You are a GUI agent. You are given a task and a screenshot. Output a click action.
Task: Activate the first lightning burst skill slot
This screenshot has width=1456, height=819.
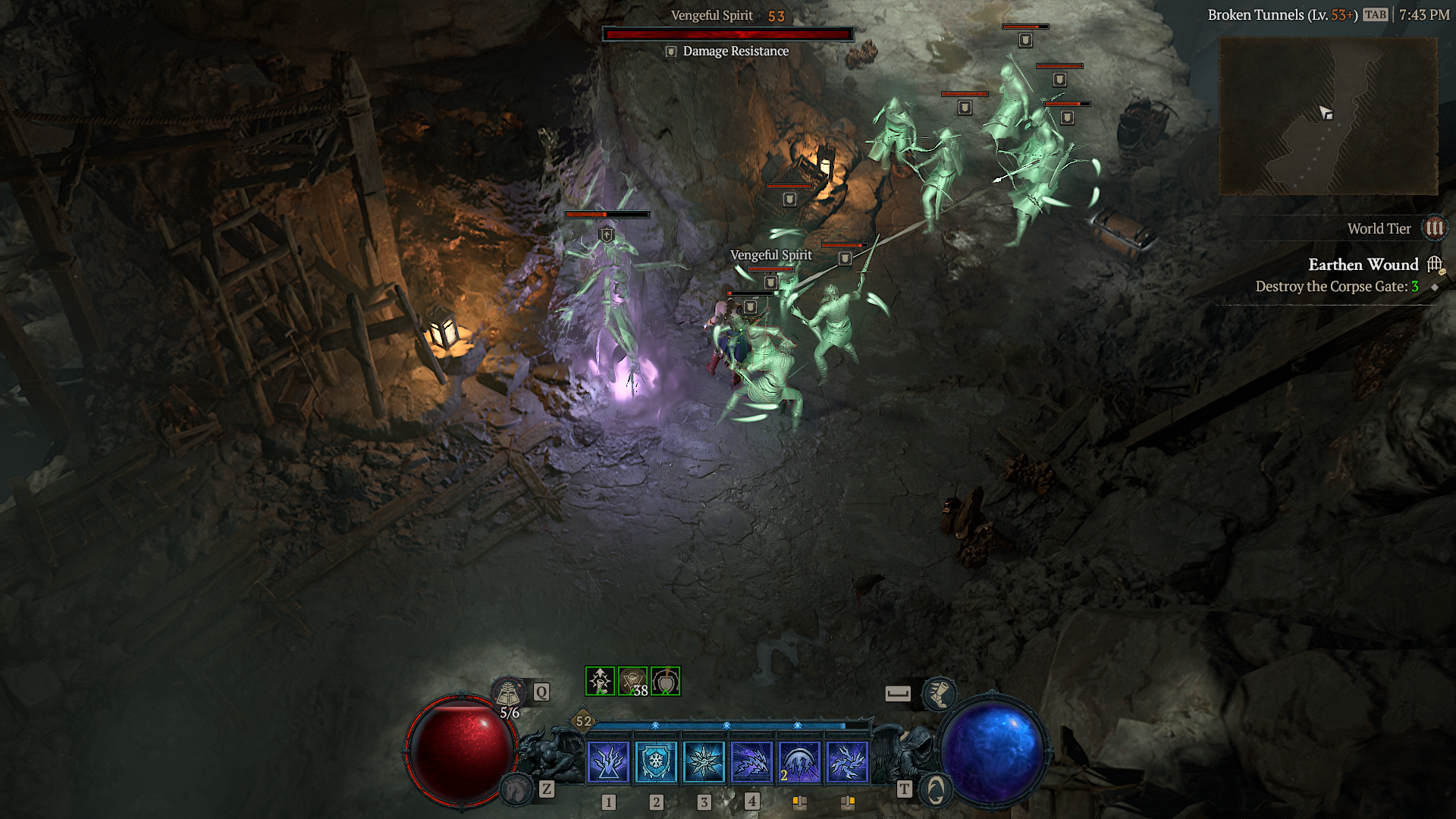[608, 761]
